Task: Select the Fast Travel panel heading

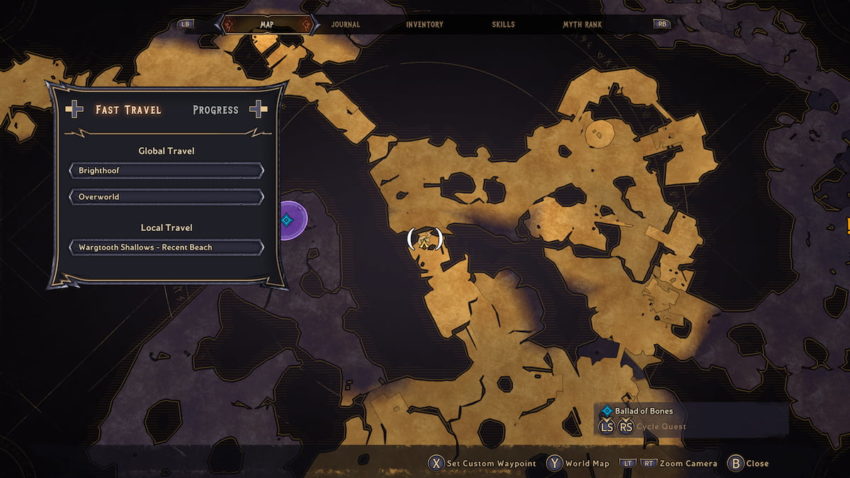Action: [x=128, y=110]
